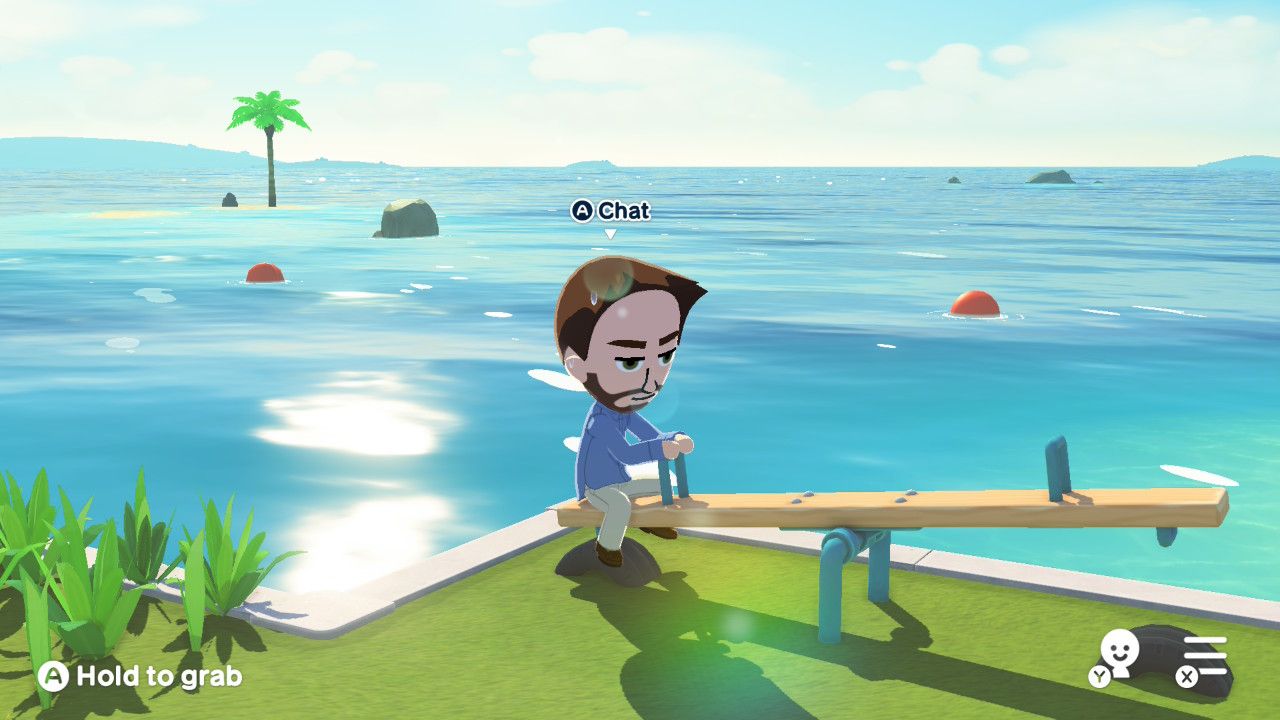Click the A button circle in the Chat prompt
The width and height of the screenshot is (1280, 720).
(x=581, y=212)
